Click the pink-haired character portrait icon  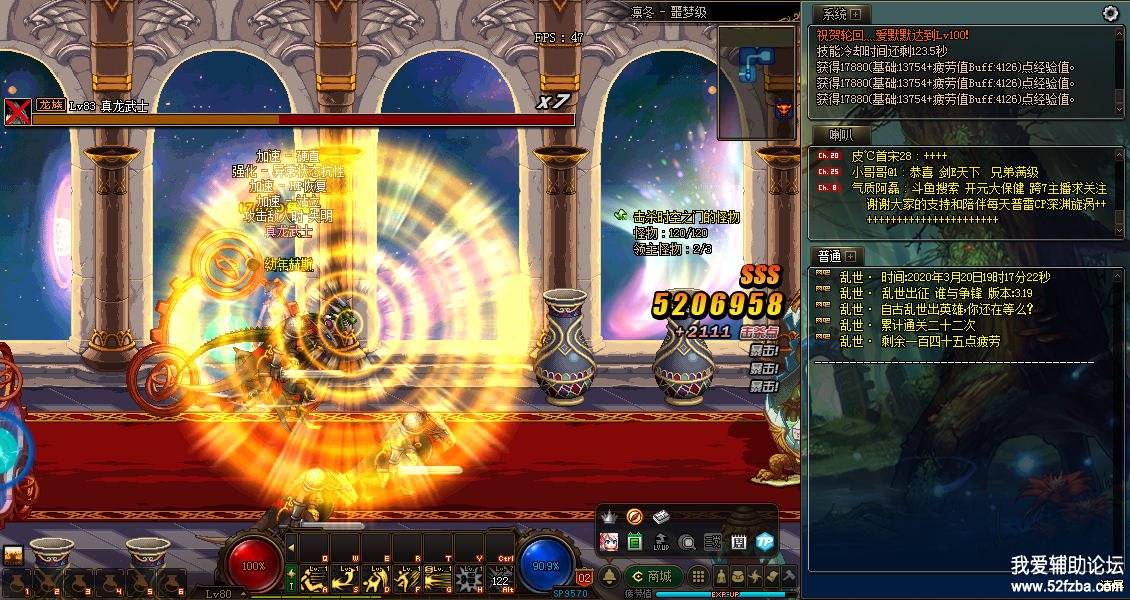click(608, 542)
